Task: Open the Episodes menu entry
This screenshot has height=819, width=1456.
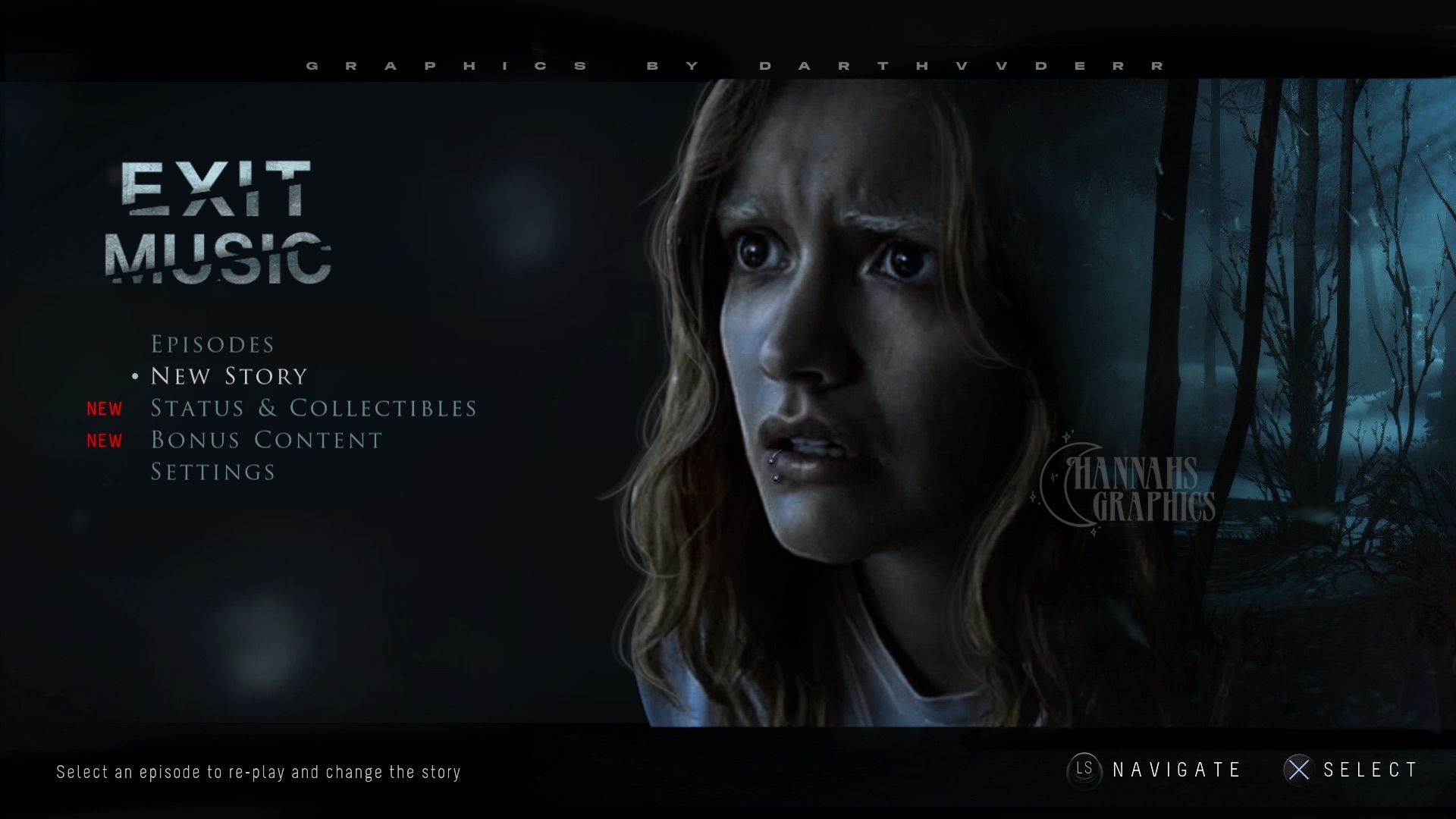Action: 212,345
